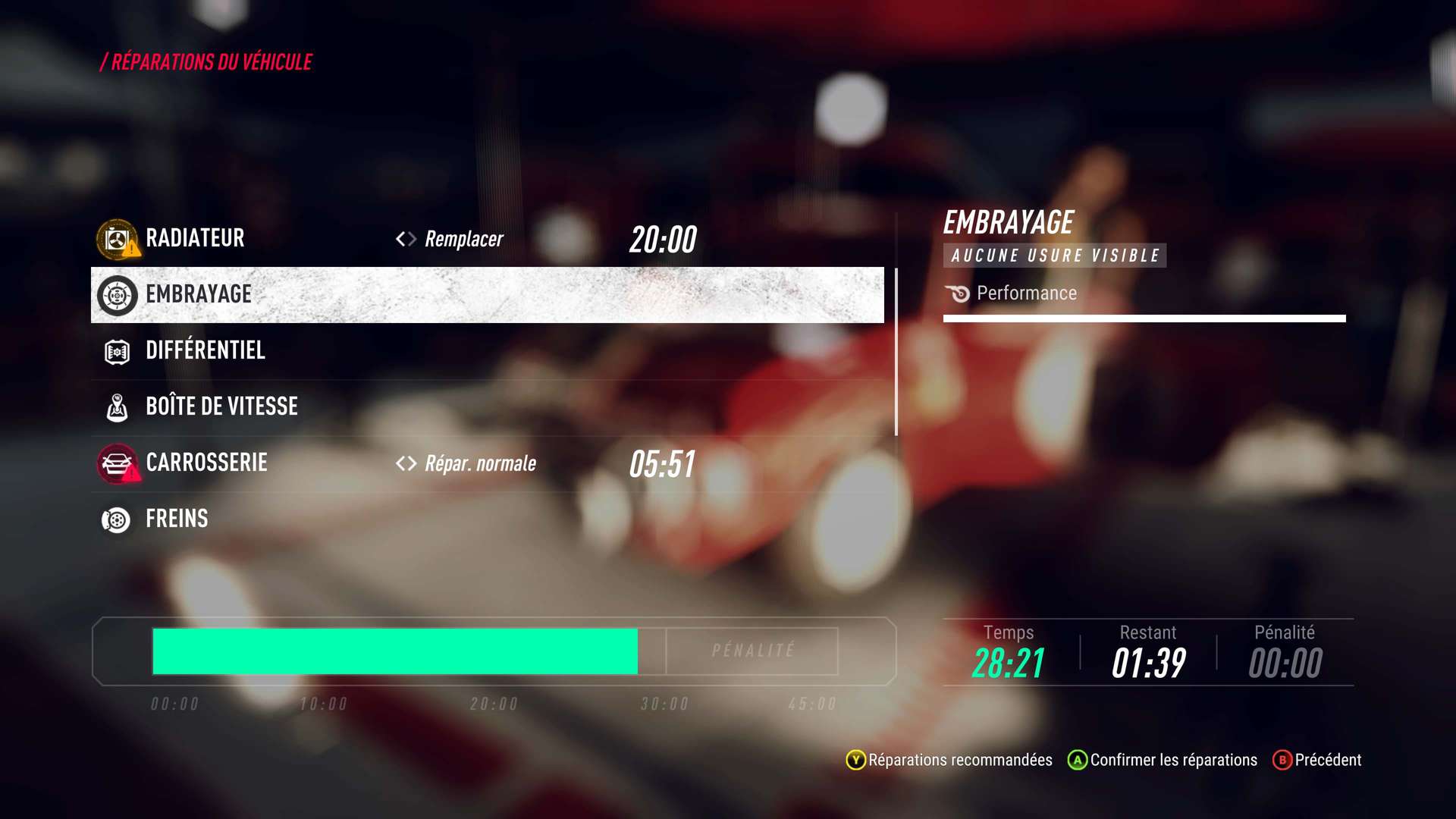This screenshot has width=1456, height=819.
Task: Change the Carrosserie 'Répar. normale' option
Action: [x=467, y=463]
